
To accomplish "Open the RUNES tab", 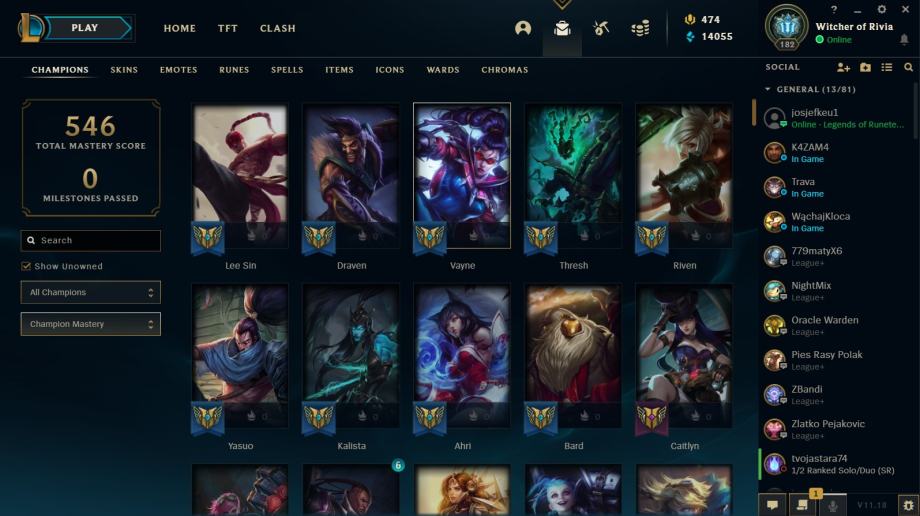I will [234, 70].
